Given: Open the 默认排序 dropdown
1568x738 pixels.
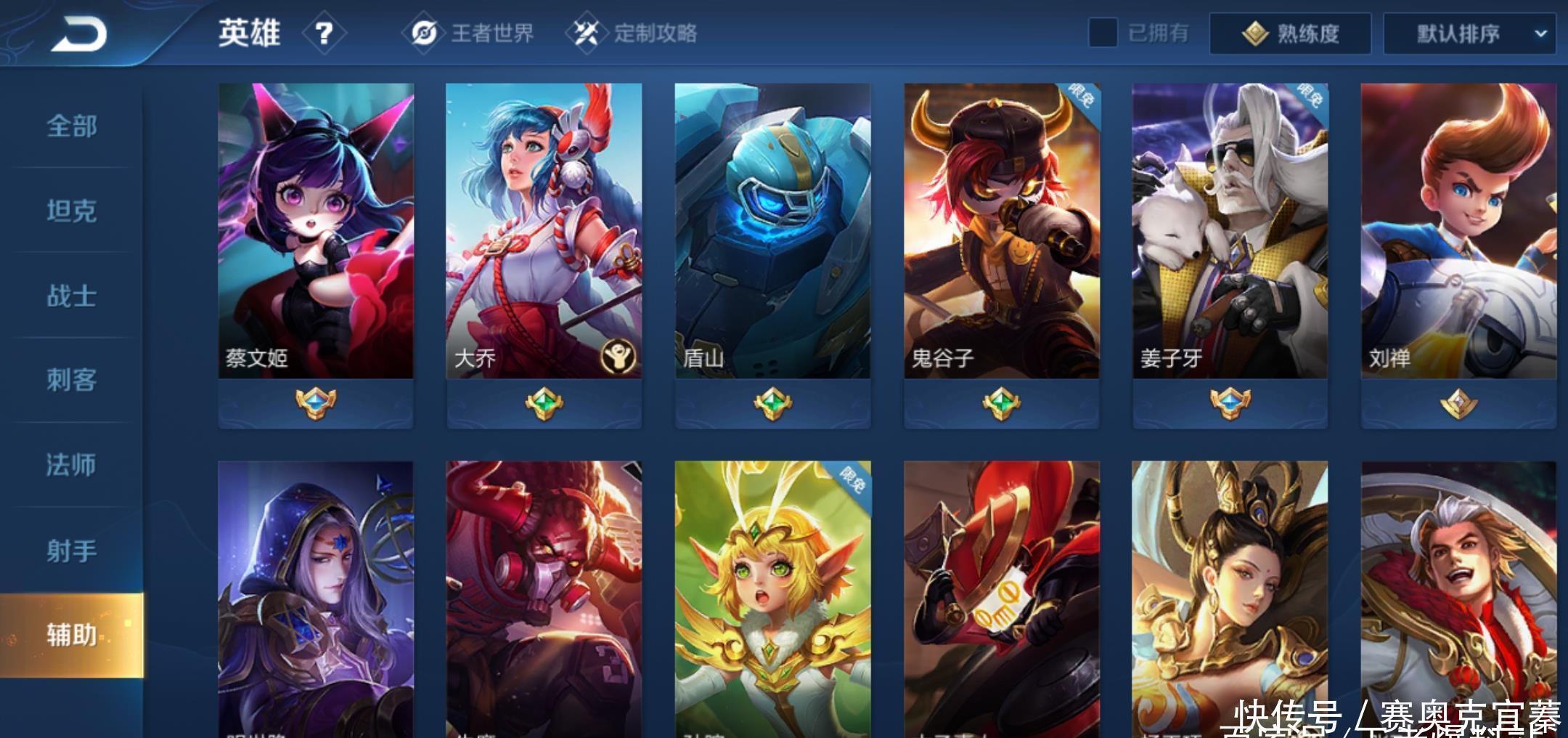Looking at the screenshot, I should click(x=1469, y=33).
